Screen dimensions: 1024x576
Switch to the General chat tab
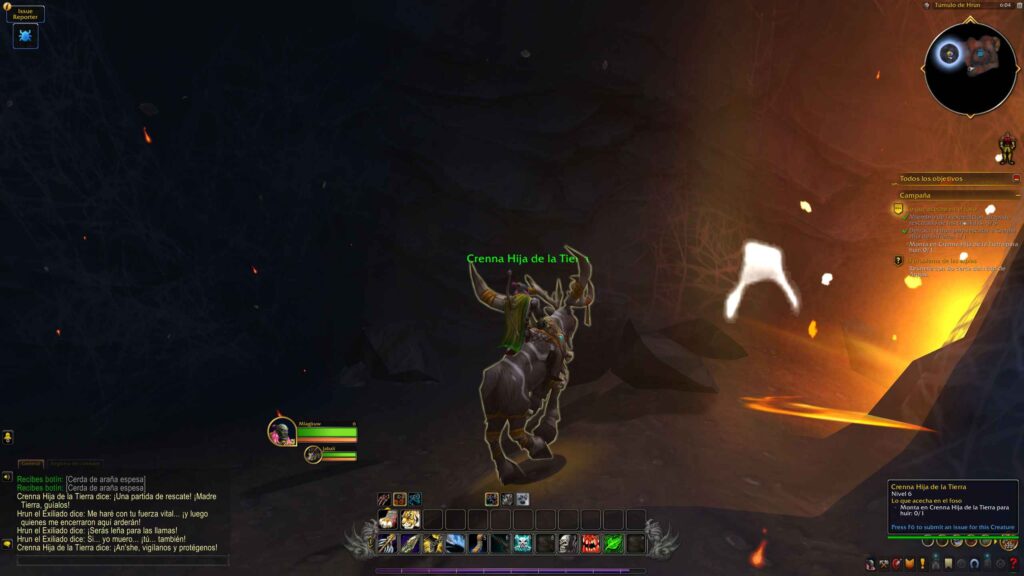click(31, 463)
